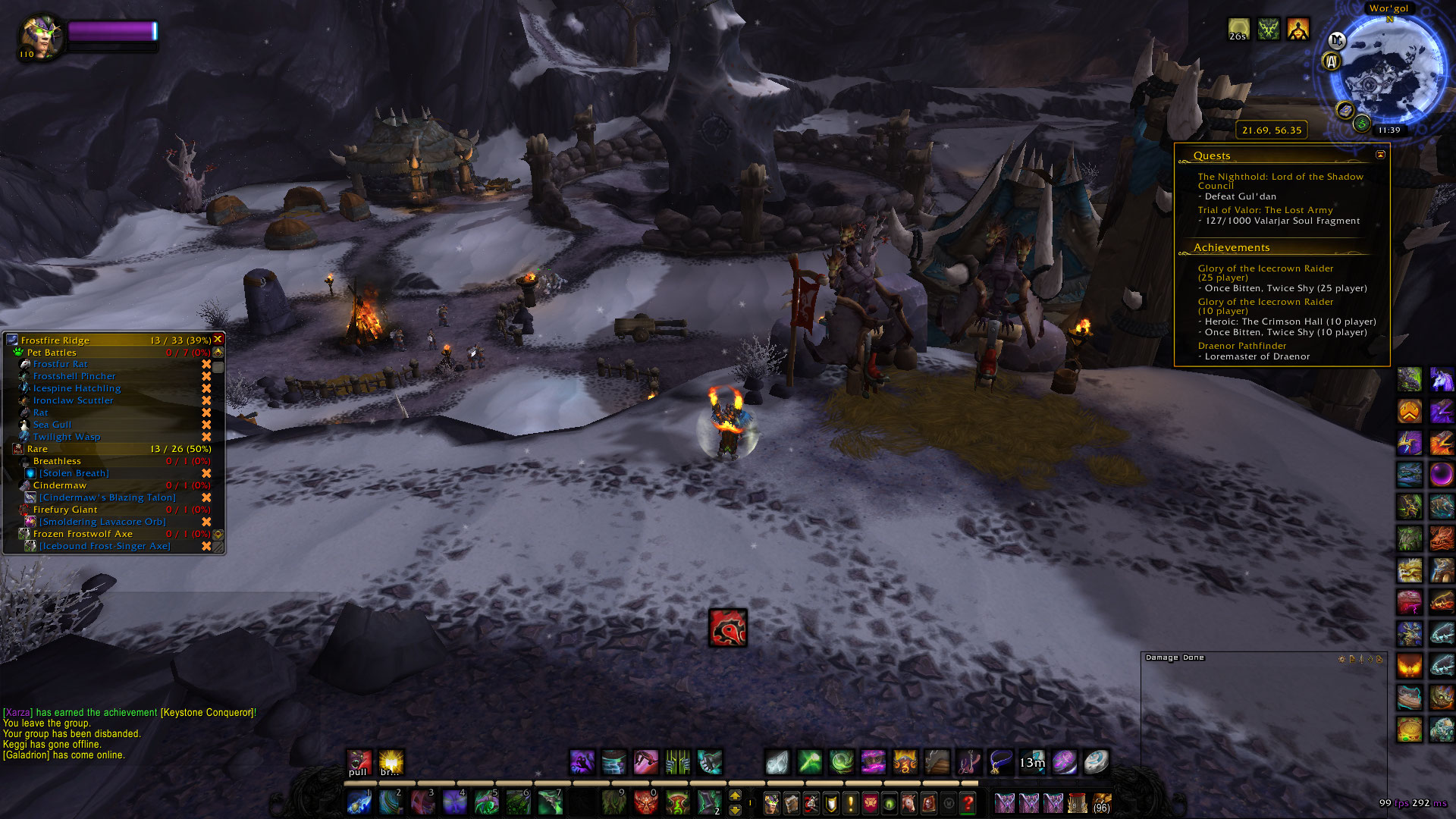Click the red question mark help button
The image size is (1456, 819).
pyautogui.click(x=968, y=802)
